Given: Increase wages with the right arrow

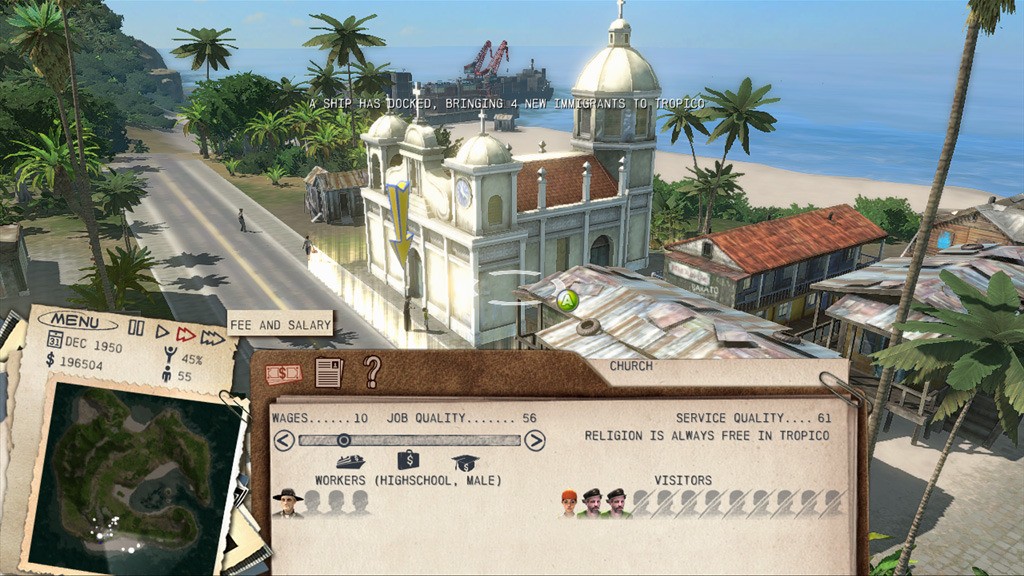Looking at the screenshot, I should [535, 440].
